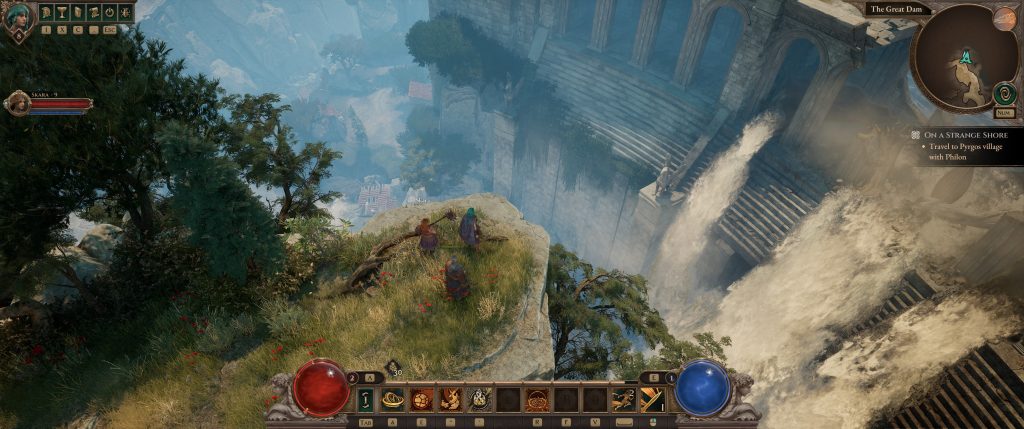
Task: Click the orange world orb above the minimap
Action: [x=1004, y=19]
